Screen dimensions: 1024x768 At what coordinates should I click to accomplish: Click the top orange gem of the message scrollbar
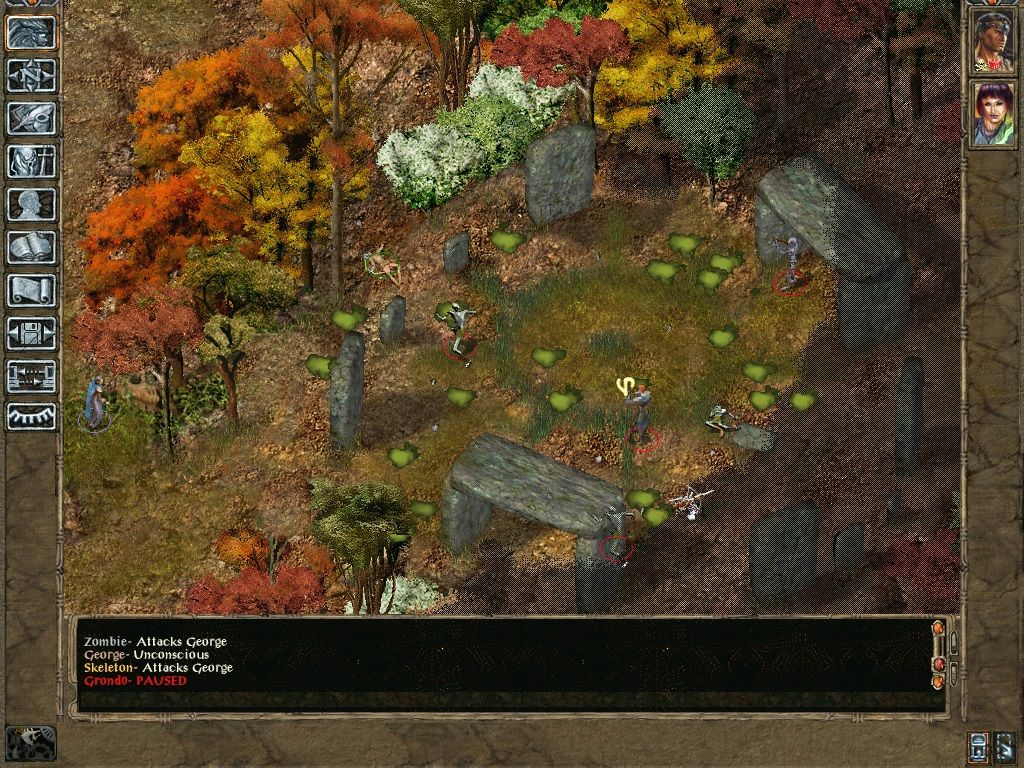click(938, 628)
